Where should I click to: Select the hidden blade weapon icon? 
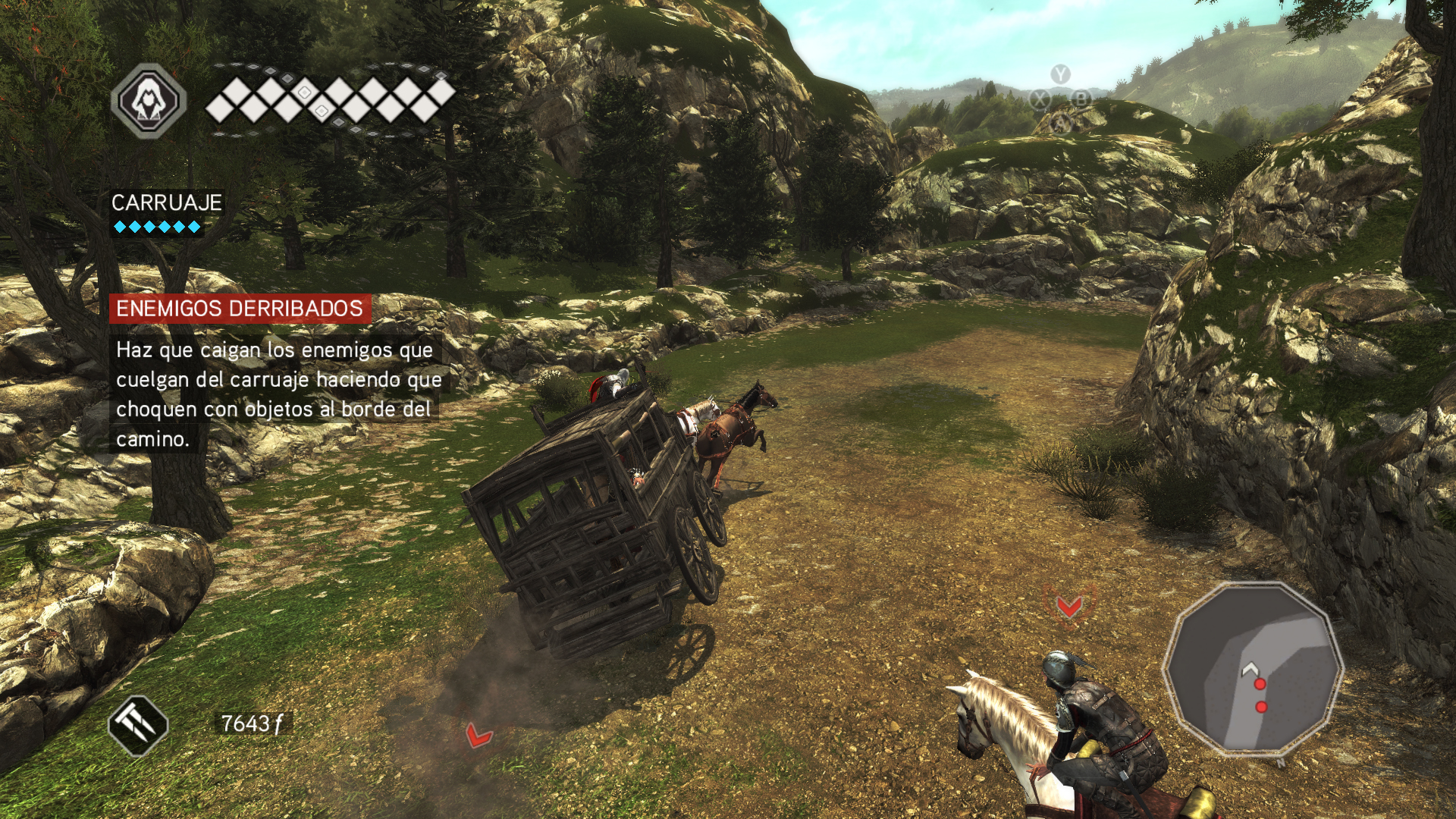click(138, 726)
